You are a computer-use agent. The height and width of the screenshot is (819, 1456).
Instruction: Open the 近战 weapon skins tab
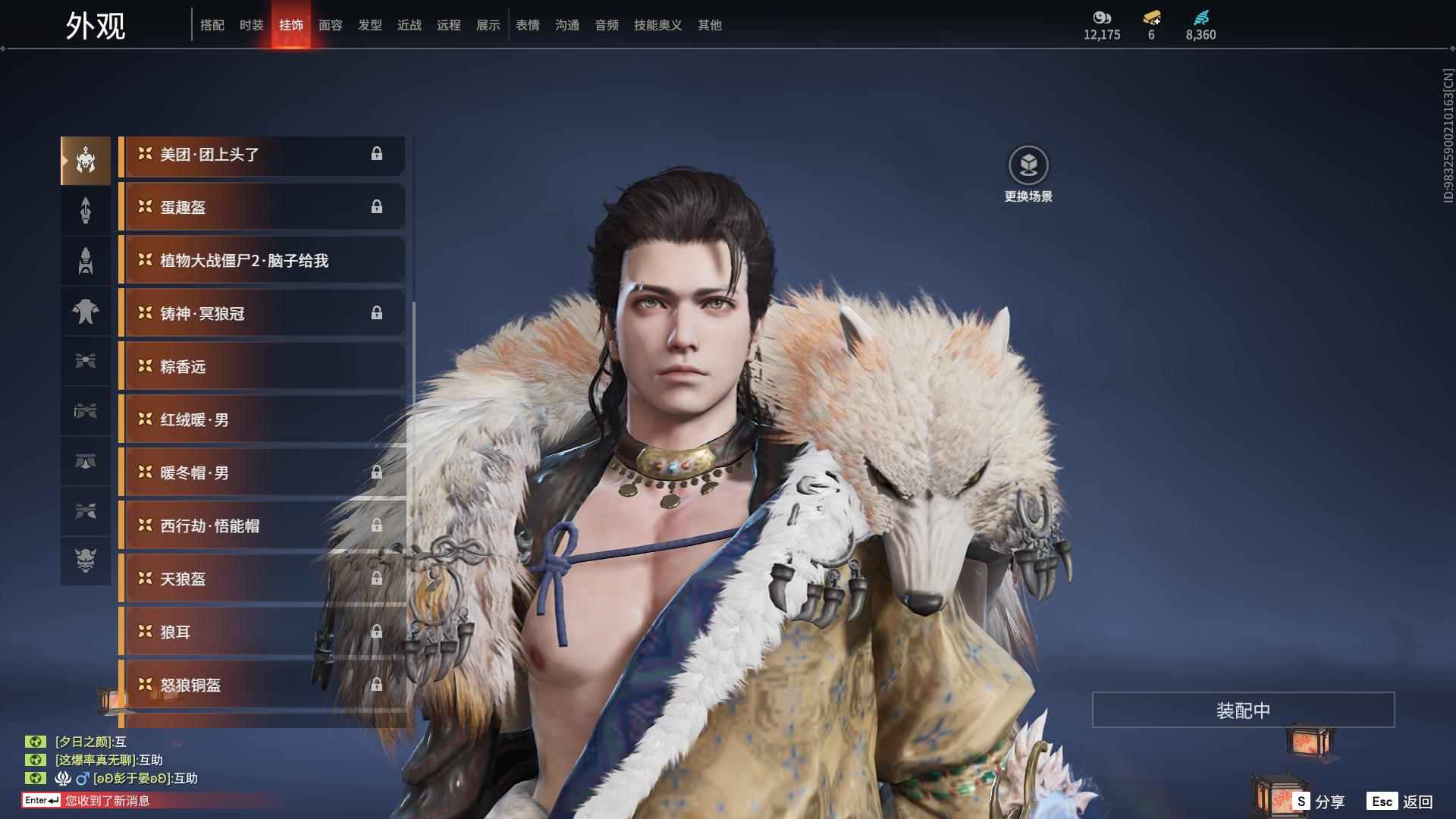coord(409,25)
